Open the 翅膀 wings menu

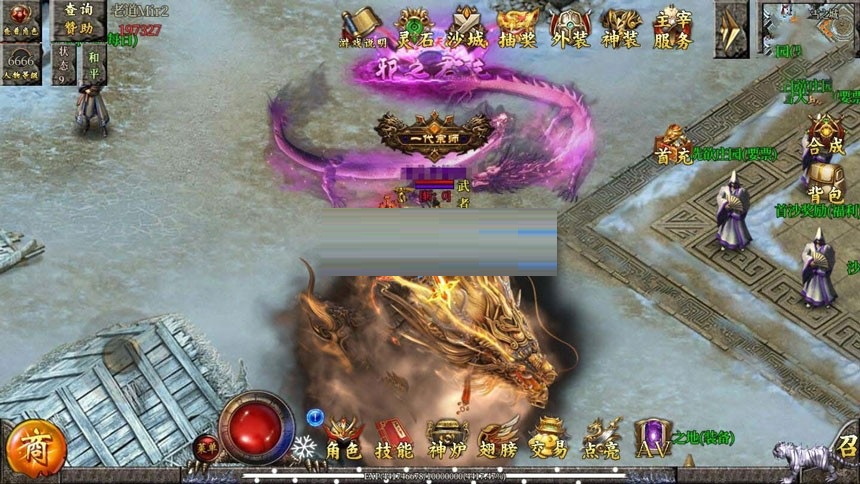(497, 440)
